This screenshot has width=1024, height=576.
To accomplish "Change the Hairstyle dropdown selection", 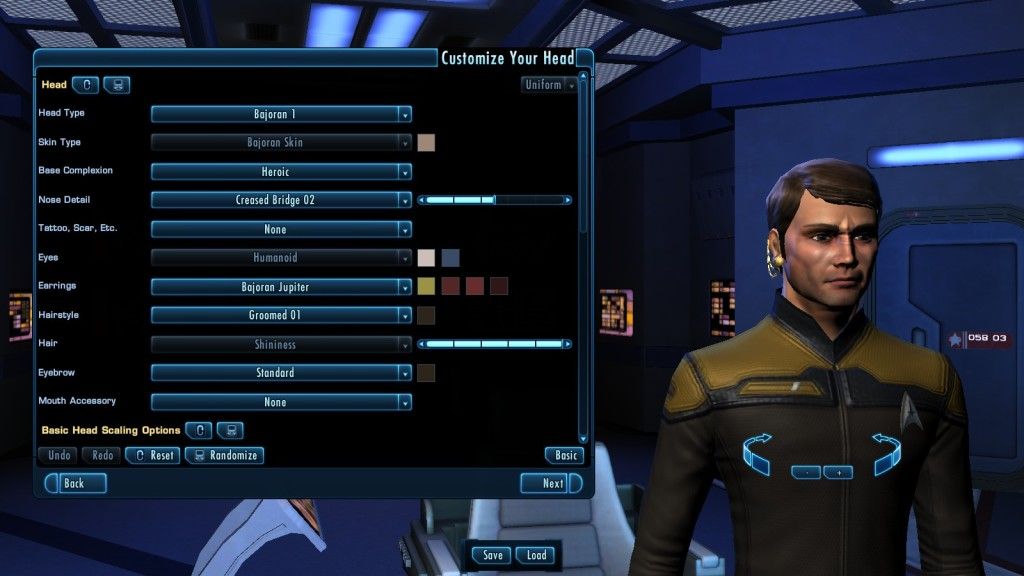I will [x=281, y=315].
